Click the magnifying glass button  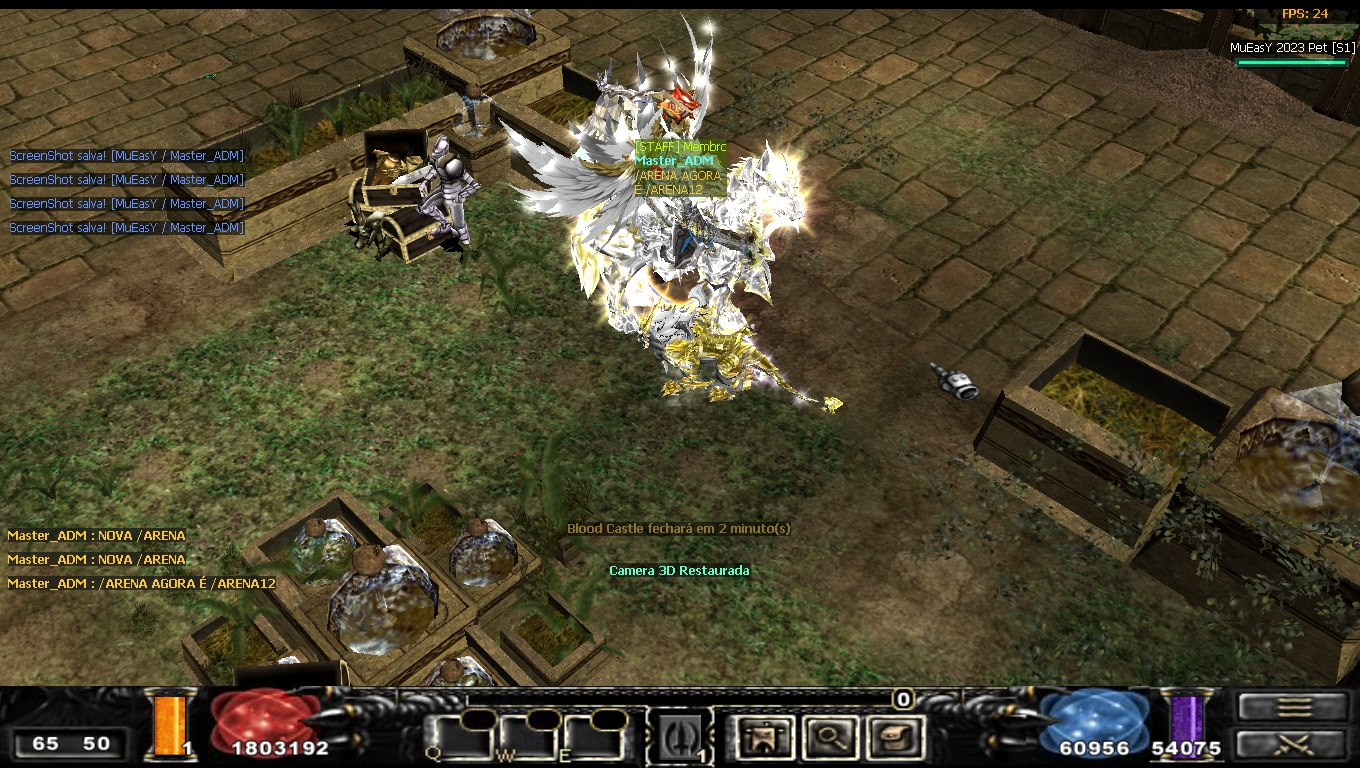tap(831, 738)
